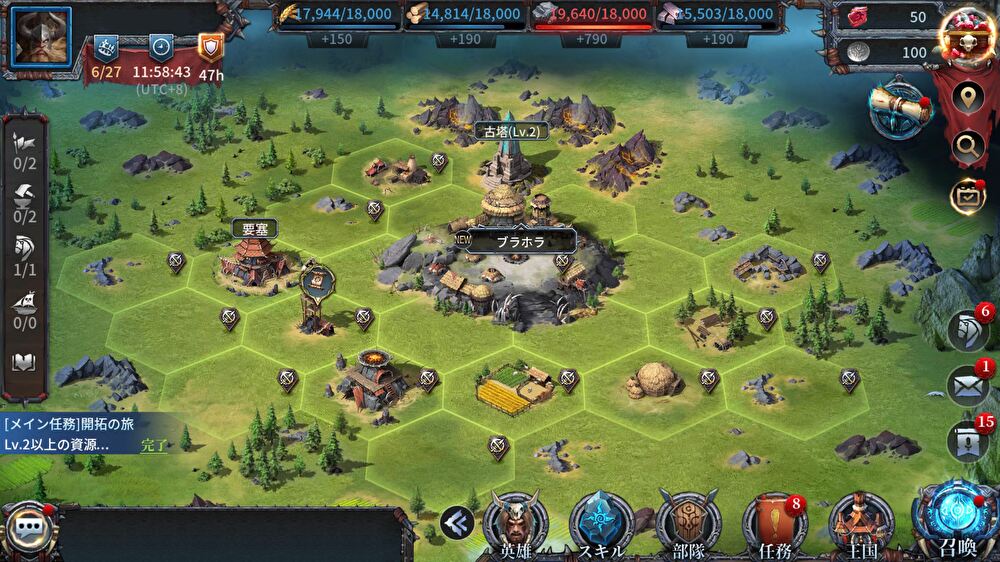Claim the 完了 main quest reward
The width and height of the screenshot is (1000, 562).
[x=155, y=444]
